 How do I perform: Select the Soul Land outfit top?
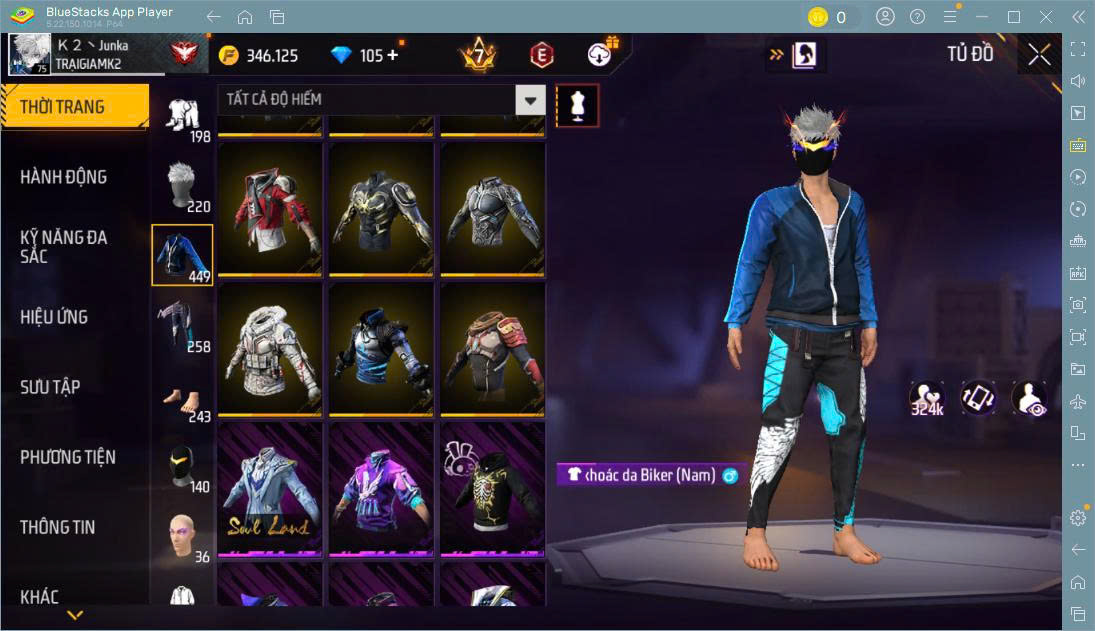(270, 487)
